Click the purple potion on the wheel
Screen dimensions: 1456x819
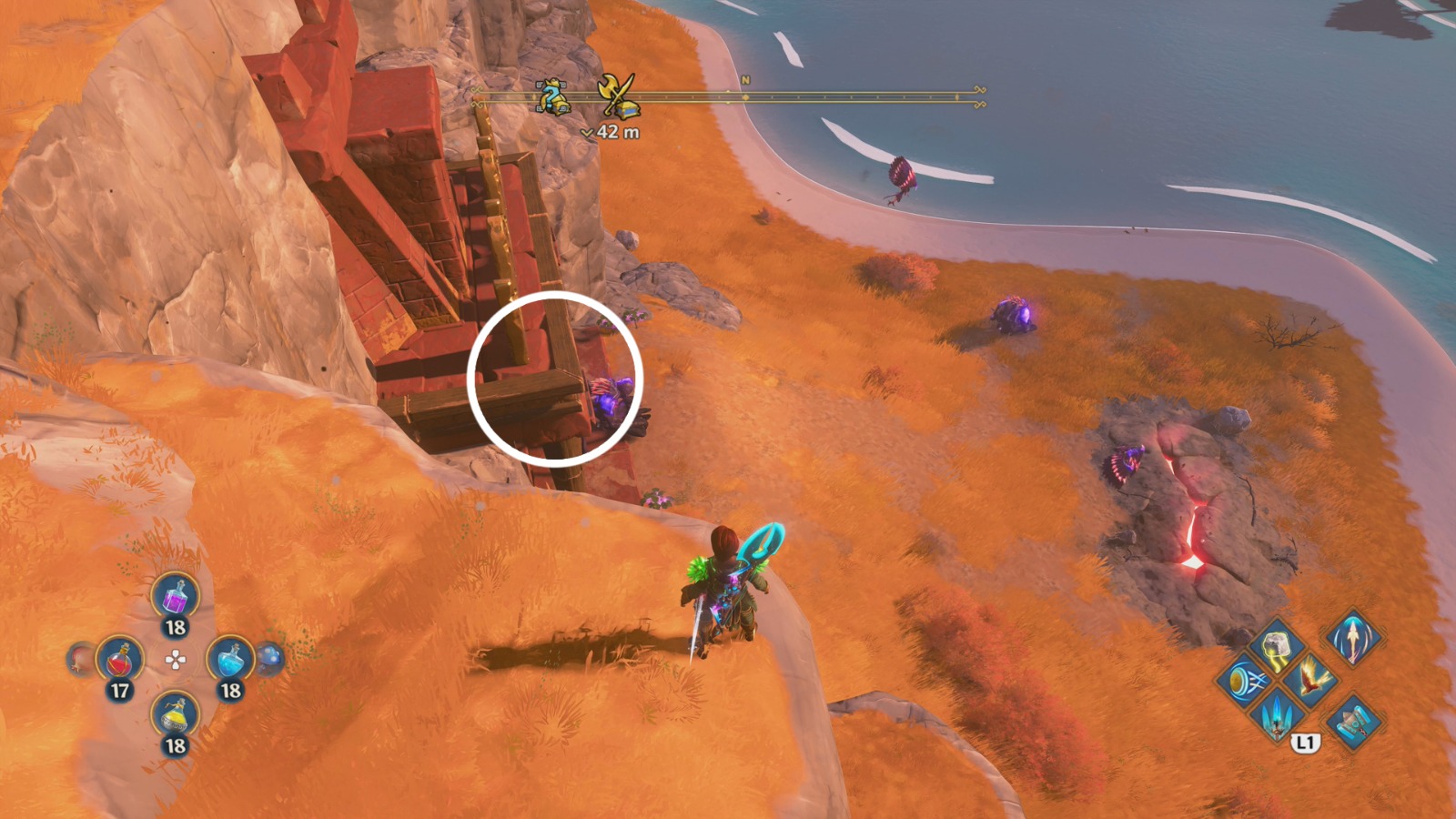point(174,600)
